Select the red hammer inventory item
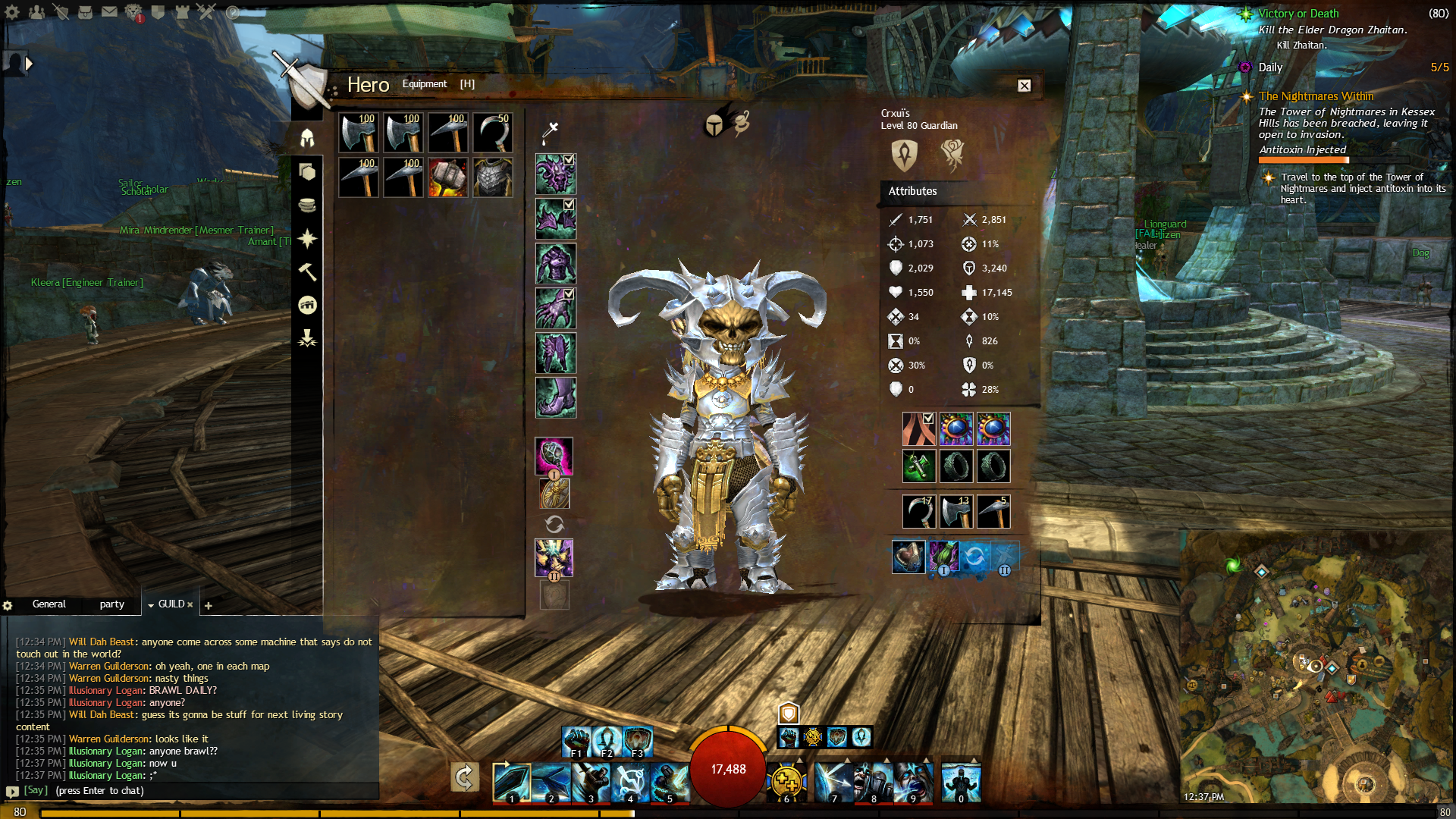Viewport: 1456px width, 819px height. pos(447,177)
